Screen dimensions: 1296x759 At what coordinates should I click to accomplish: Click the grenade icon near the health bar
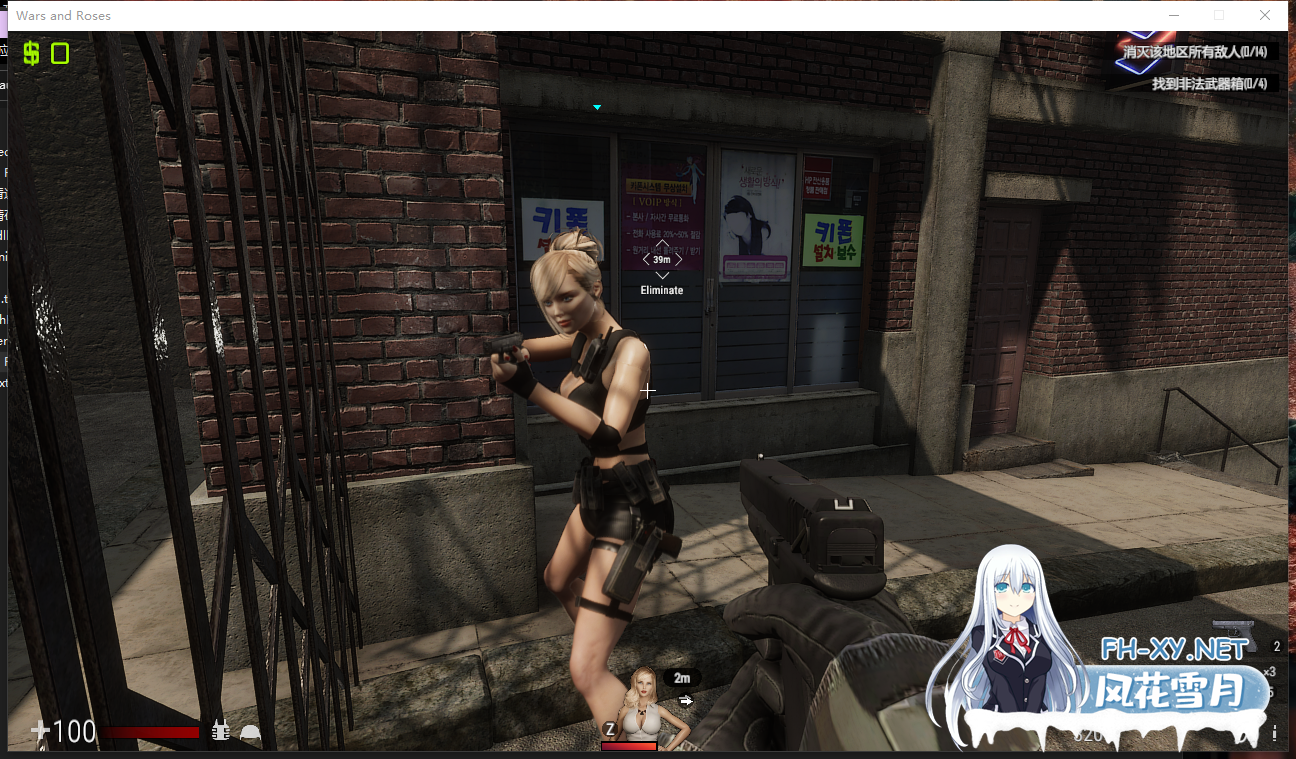pos(220,731)
